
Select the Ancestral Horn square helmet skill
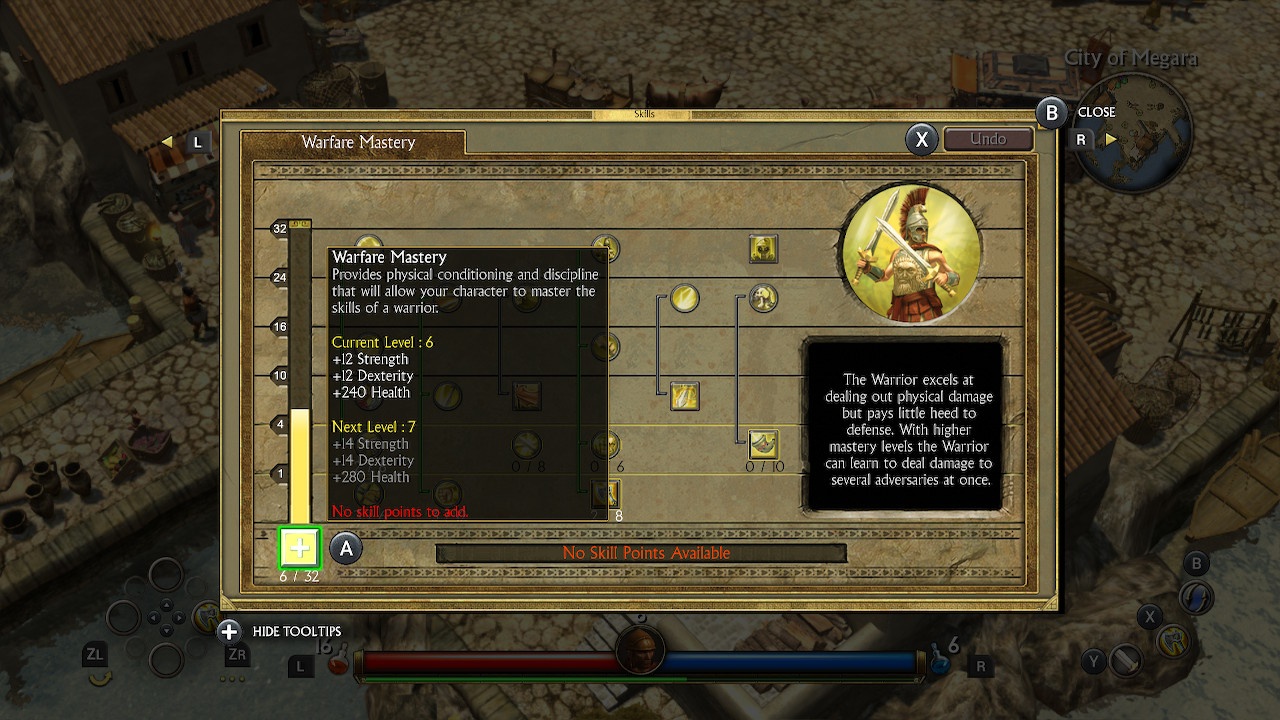point(763,249)
